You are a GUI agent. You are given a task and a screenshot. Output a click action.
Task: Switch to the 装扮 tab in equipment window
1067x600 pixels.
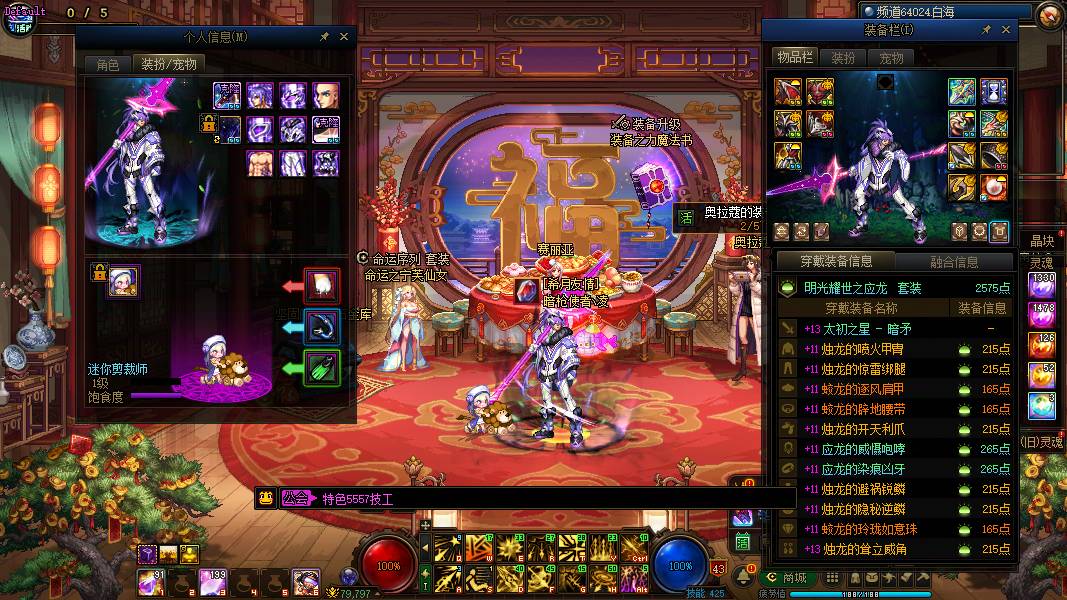coord(843,58)
